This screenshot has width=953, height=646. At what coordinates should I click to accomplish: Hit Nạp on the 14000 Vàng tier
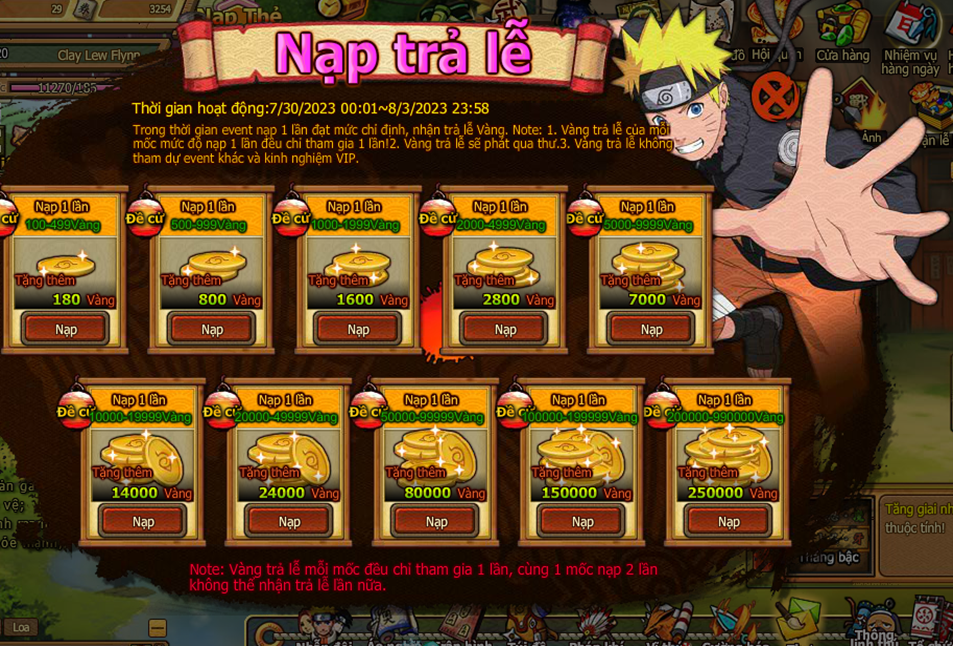click(x=143, y=521)
